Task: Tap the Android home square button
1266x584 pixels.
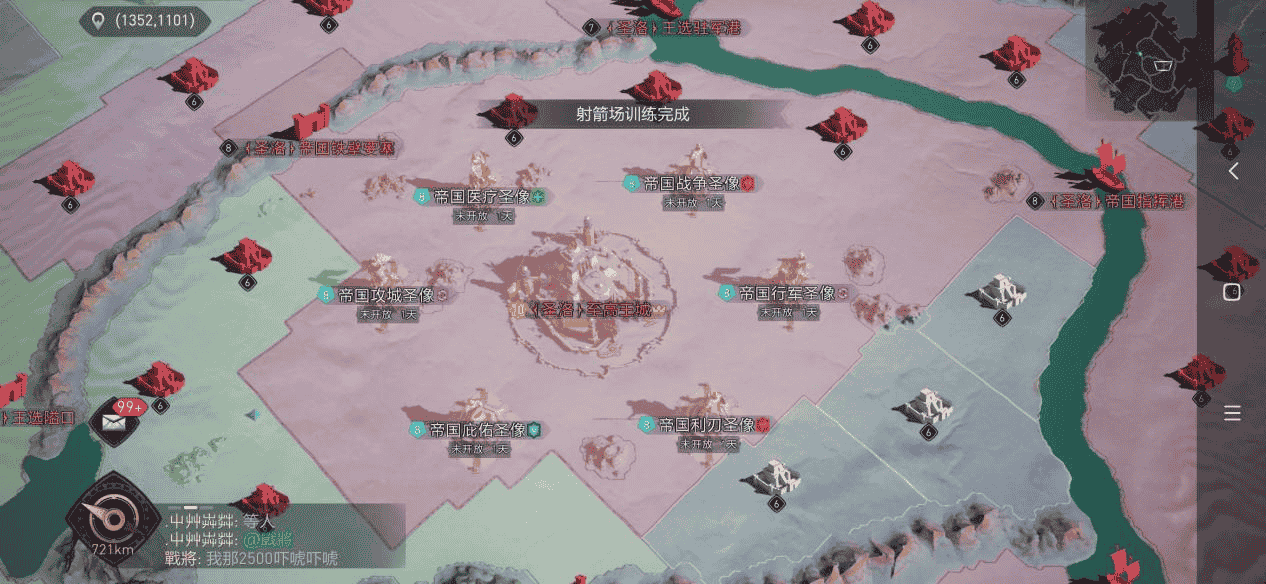Action: [1232, 292]
